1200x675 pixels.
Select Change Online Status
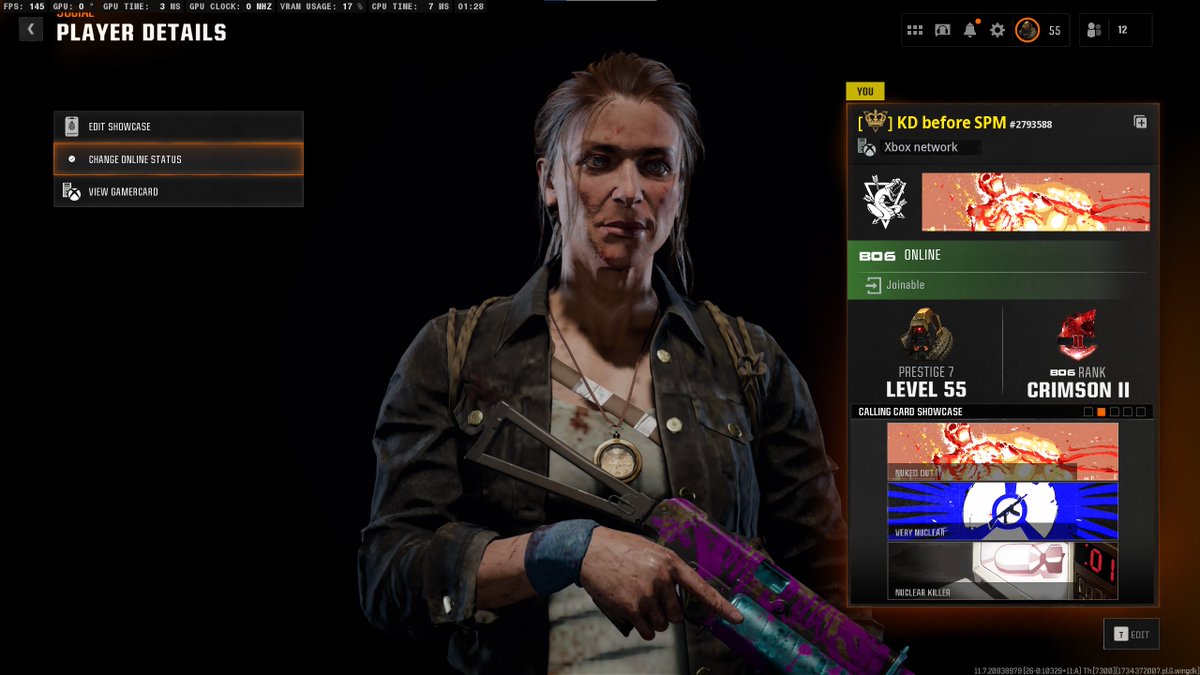[x=178, y=159]
